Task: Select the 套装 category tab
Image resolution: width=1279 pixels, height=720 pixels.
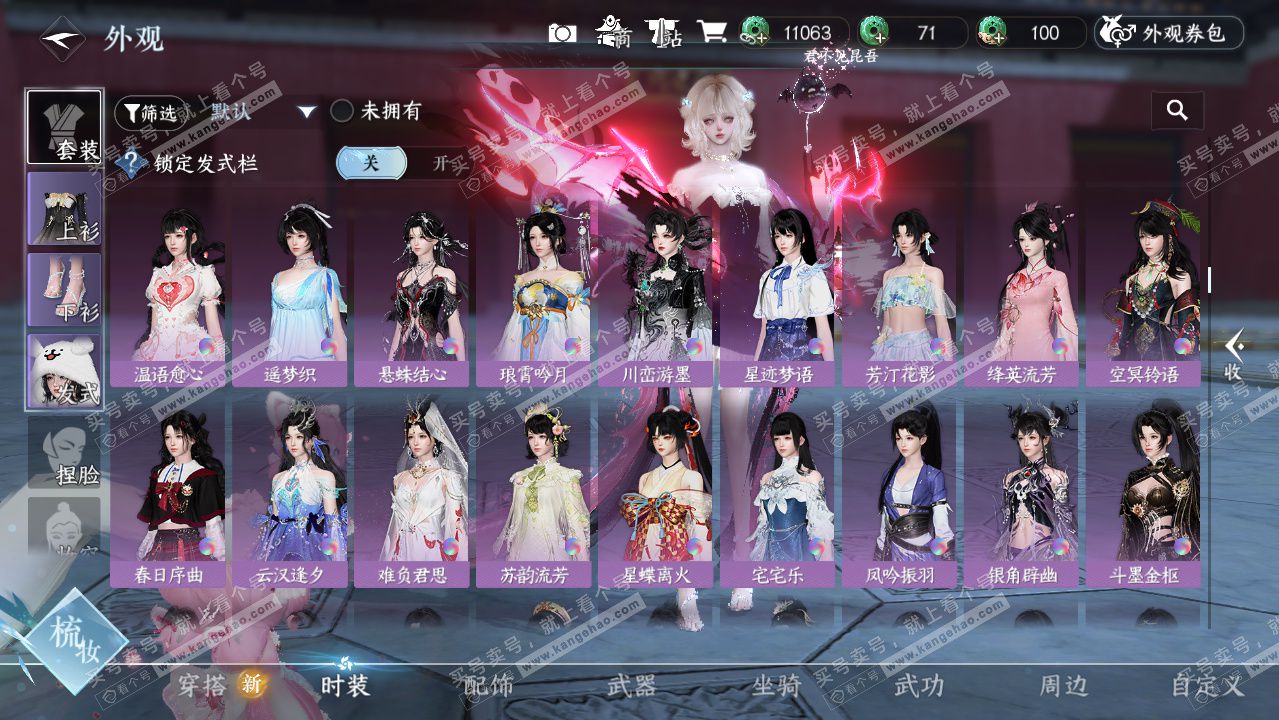Action: [x=65, y=127]
